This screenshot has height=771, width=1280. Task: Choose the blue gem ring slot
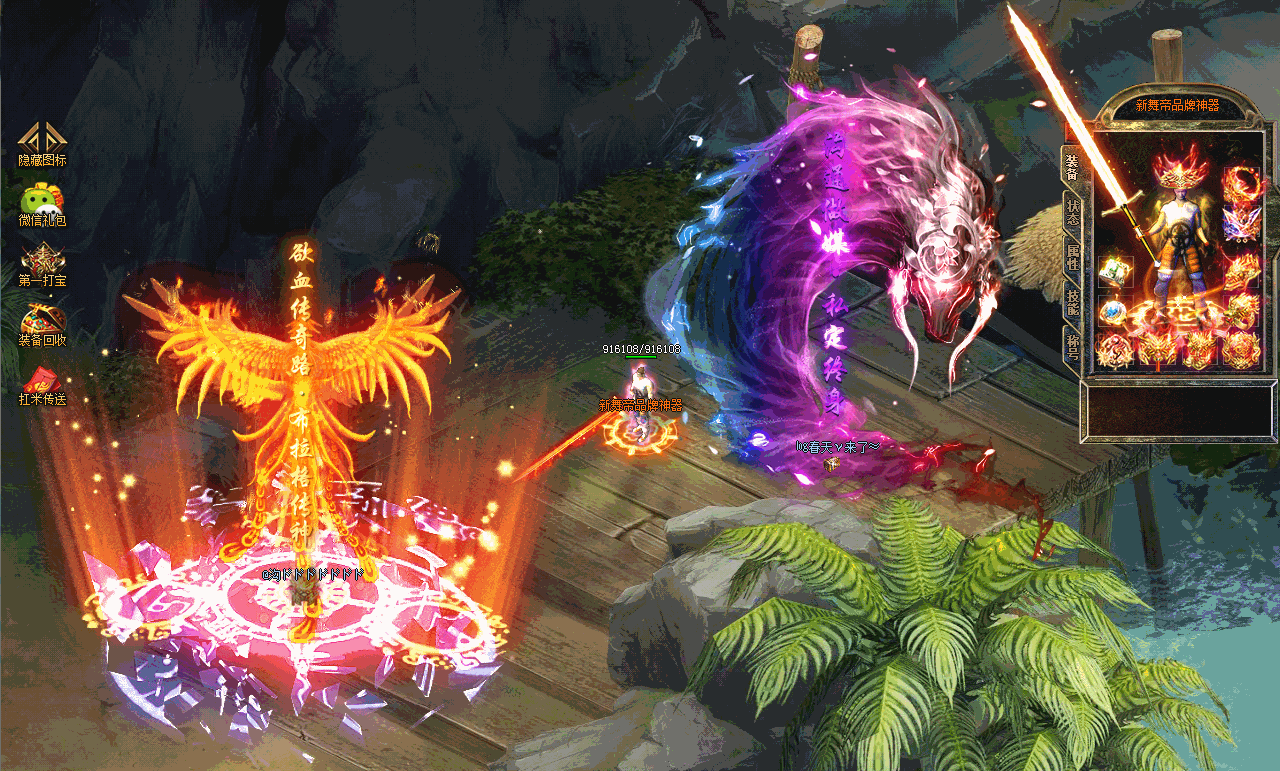(1114, 311)
